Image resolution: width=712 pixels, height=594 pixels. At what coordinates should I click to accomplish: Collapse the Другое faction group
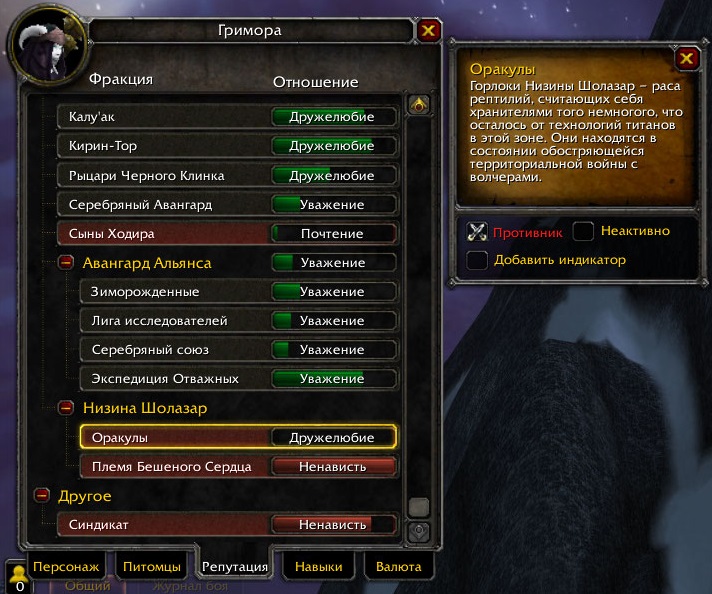pyautogui.click(x=43, y=495)
